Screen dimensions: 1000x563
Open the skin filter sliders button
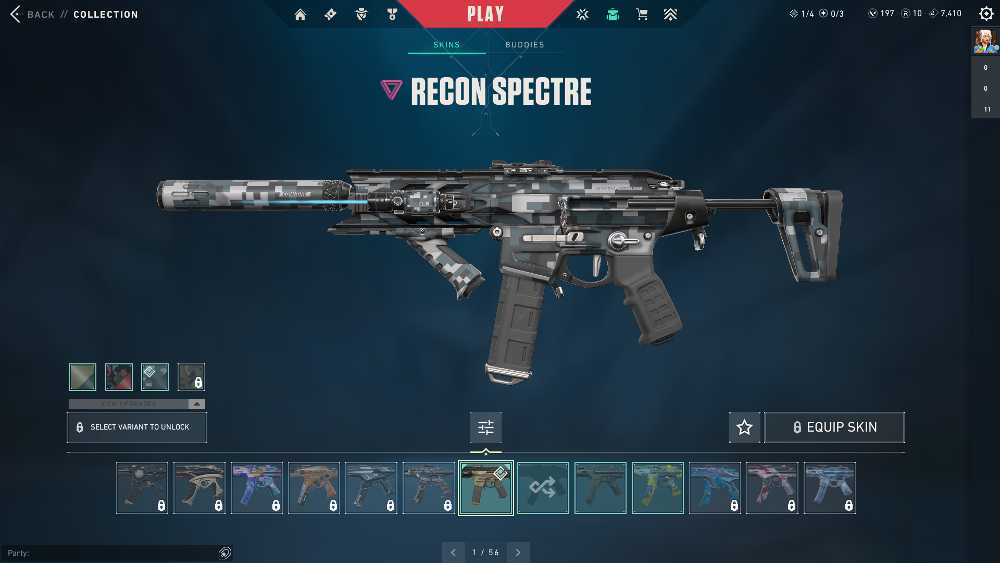coord(486,427)
